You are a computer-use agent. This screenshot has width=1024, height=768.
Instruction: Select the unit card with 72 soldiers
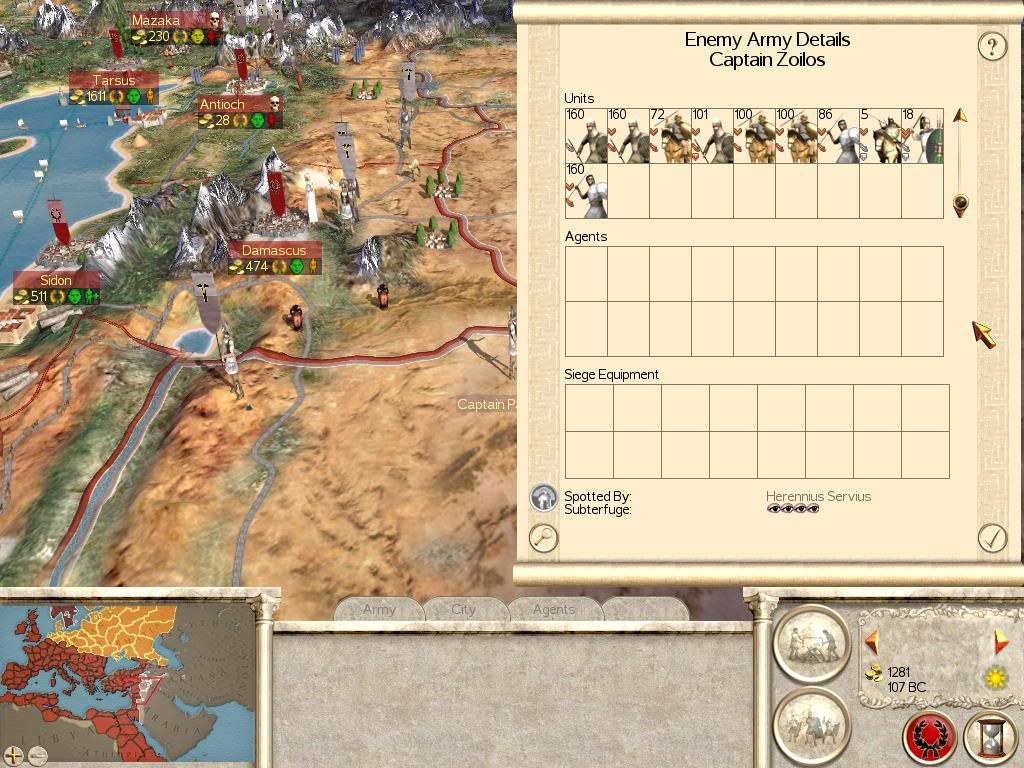pos(670,136)
